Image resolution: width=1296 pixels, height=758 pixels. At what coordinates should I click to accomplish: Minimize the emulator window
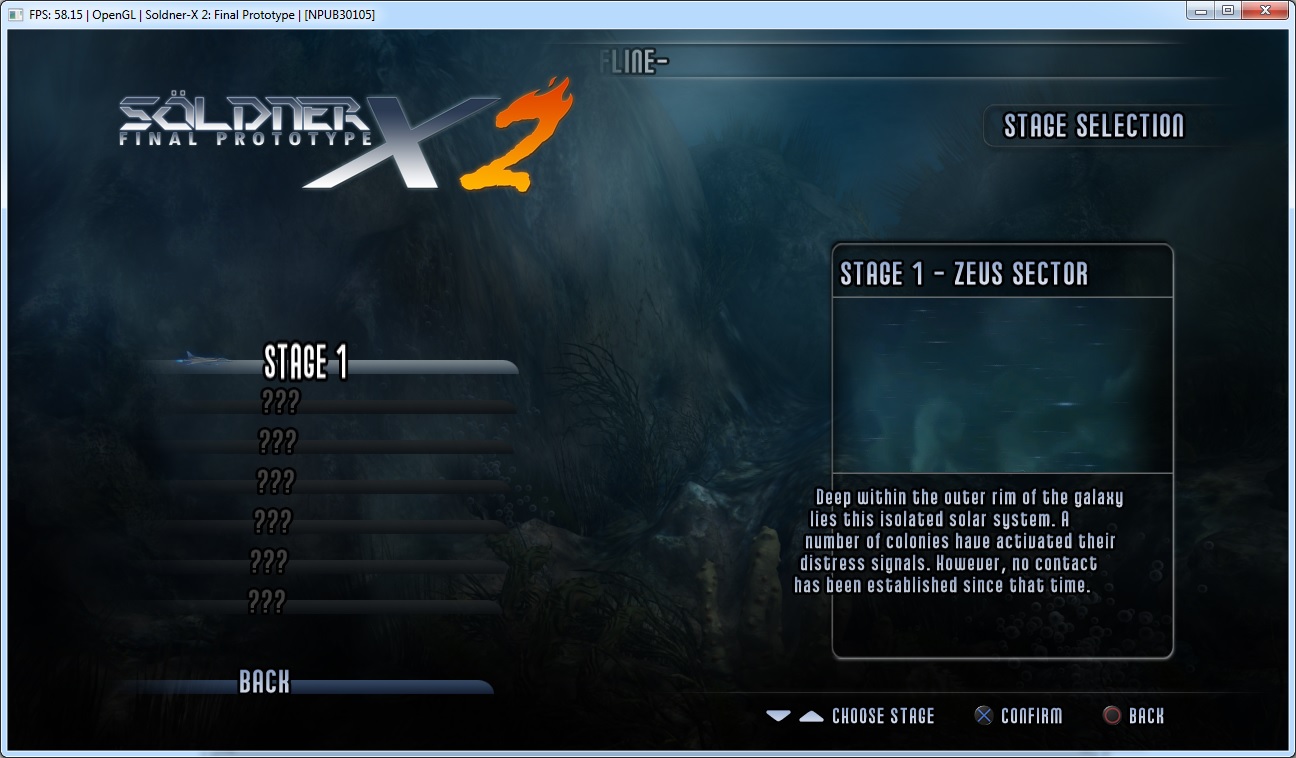tap(1201, 11)
